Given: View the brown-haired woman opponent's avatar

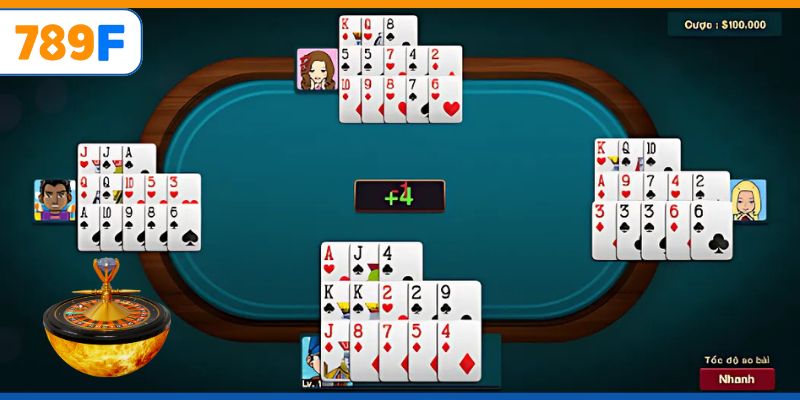Looking at the screenshot, I should 316,70.
